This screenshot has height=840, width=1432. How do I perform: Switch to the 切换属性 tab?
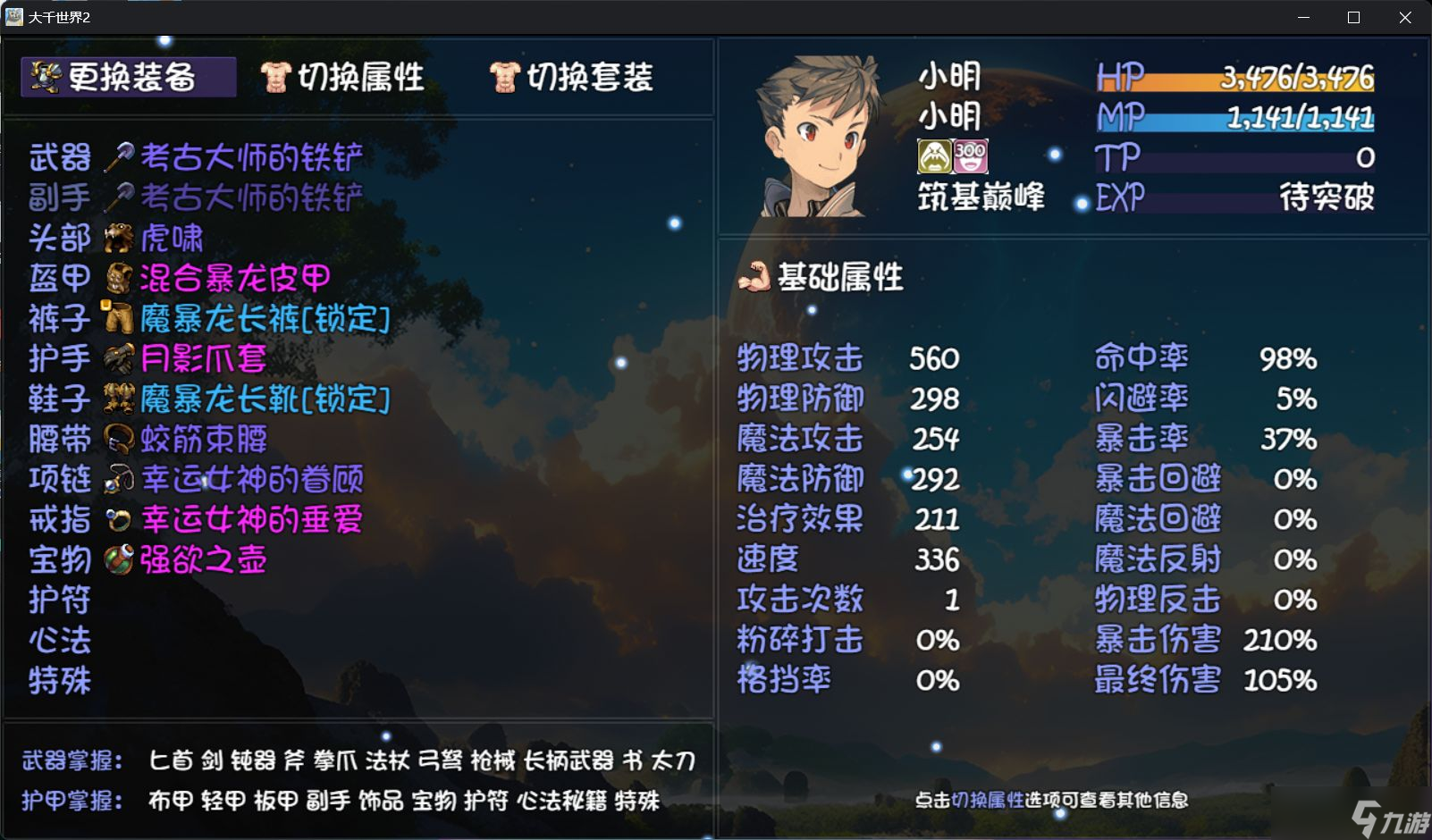pos(344,77)
